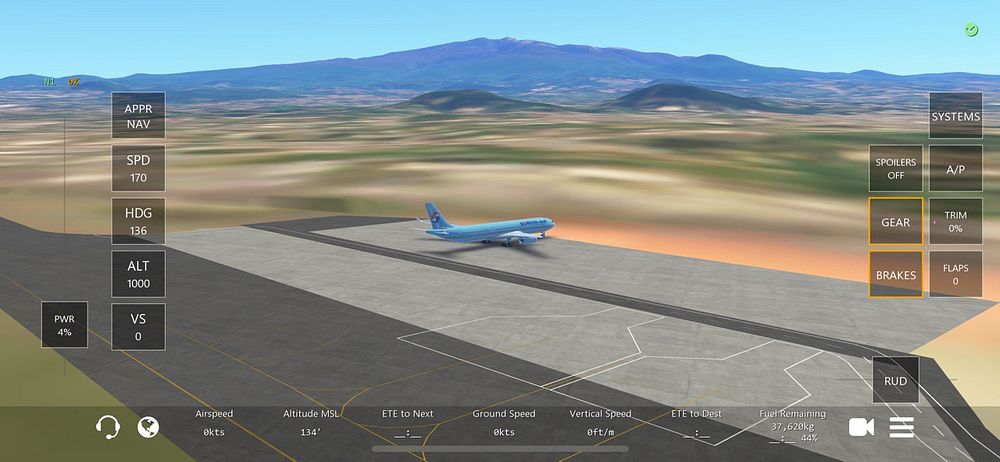Engage the A/P autopilot button
The image size is (1000, 462).
955,169
